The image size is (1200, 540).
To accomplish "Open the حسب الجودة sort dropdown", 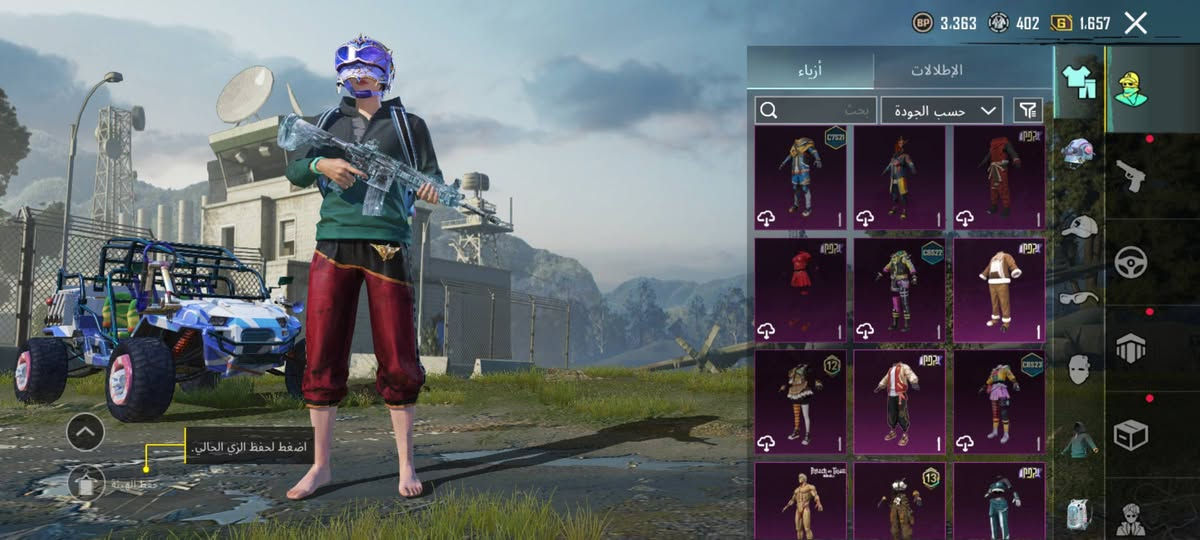I will [x=942, y=110].
